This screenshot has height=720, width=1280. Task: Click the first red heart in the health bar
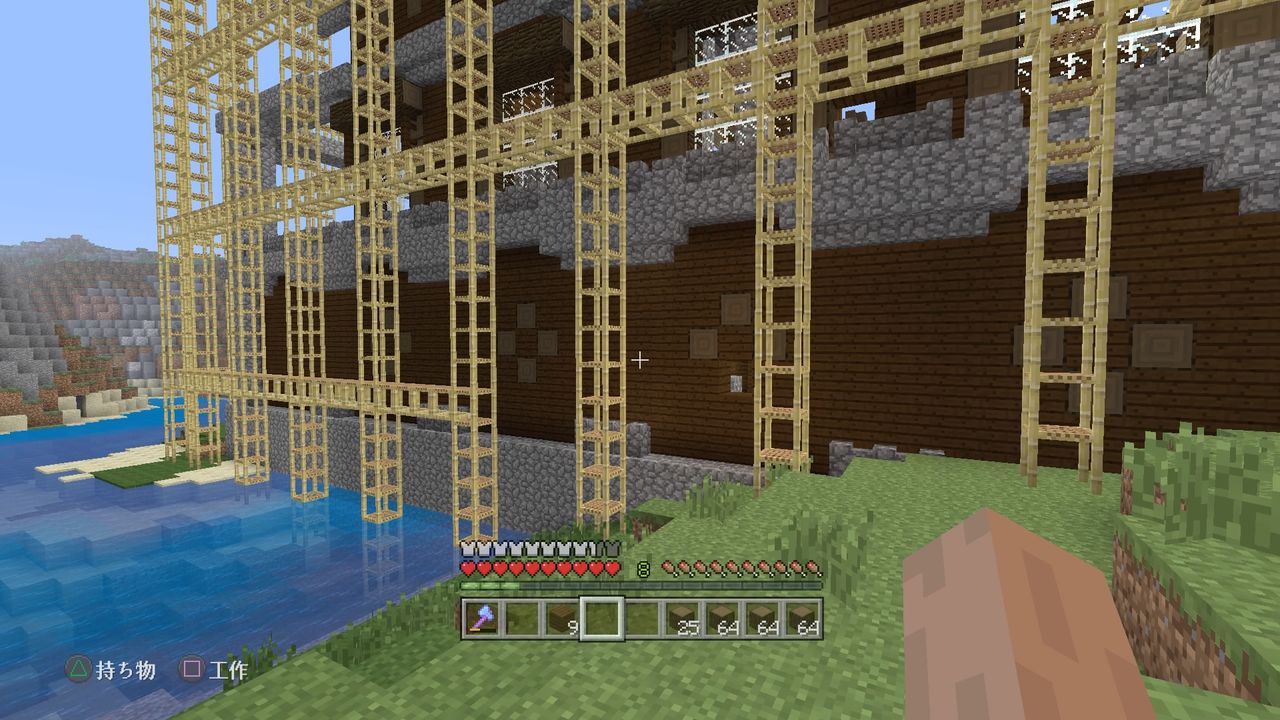[x=468, y=567]
